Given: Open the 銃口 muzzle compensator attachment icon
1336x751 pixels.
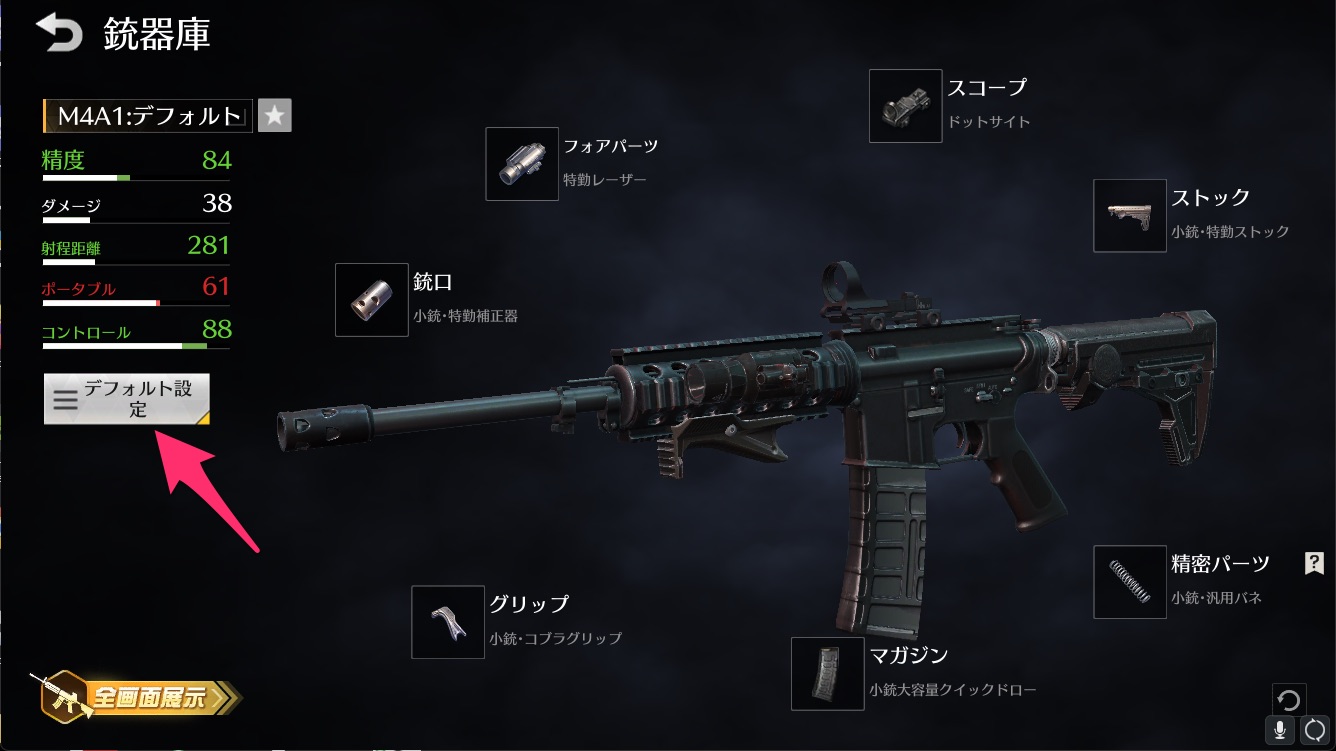Looking at the screenshot, I should [x=371, y=300].
